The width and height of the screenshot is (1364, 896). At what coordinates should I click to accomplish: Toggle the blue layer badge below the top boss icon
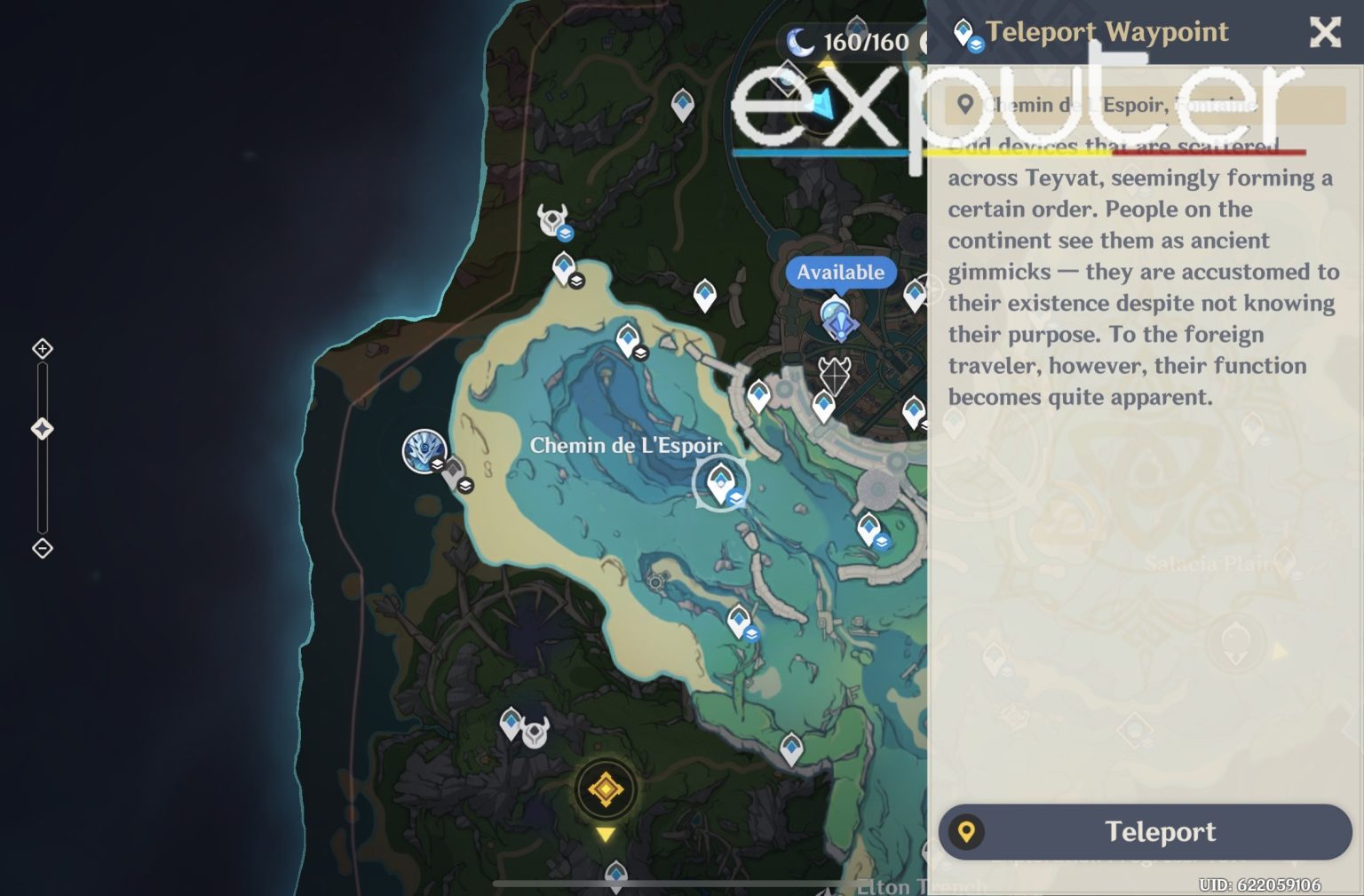click(567, 231)
